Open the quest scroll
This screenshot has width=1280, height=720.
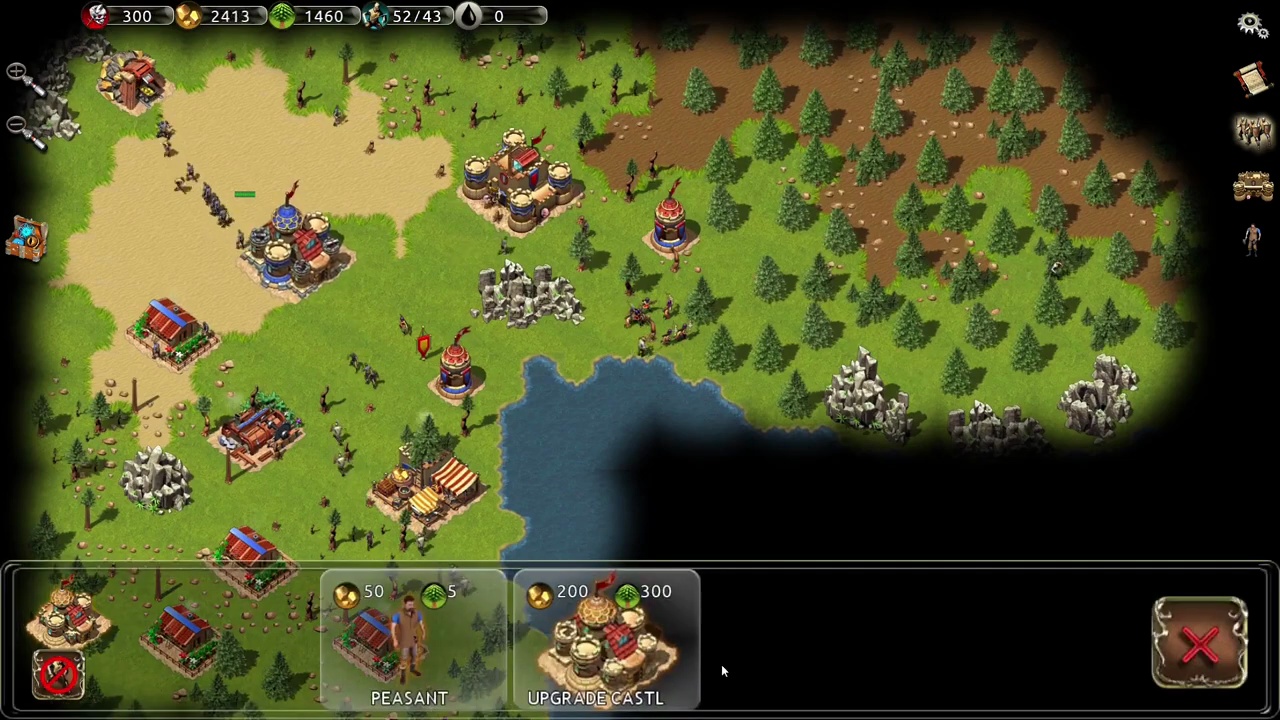coord(1251,80)
